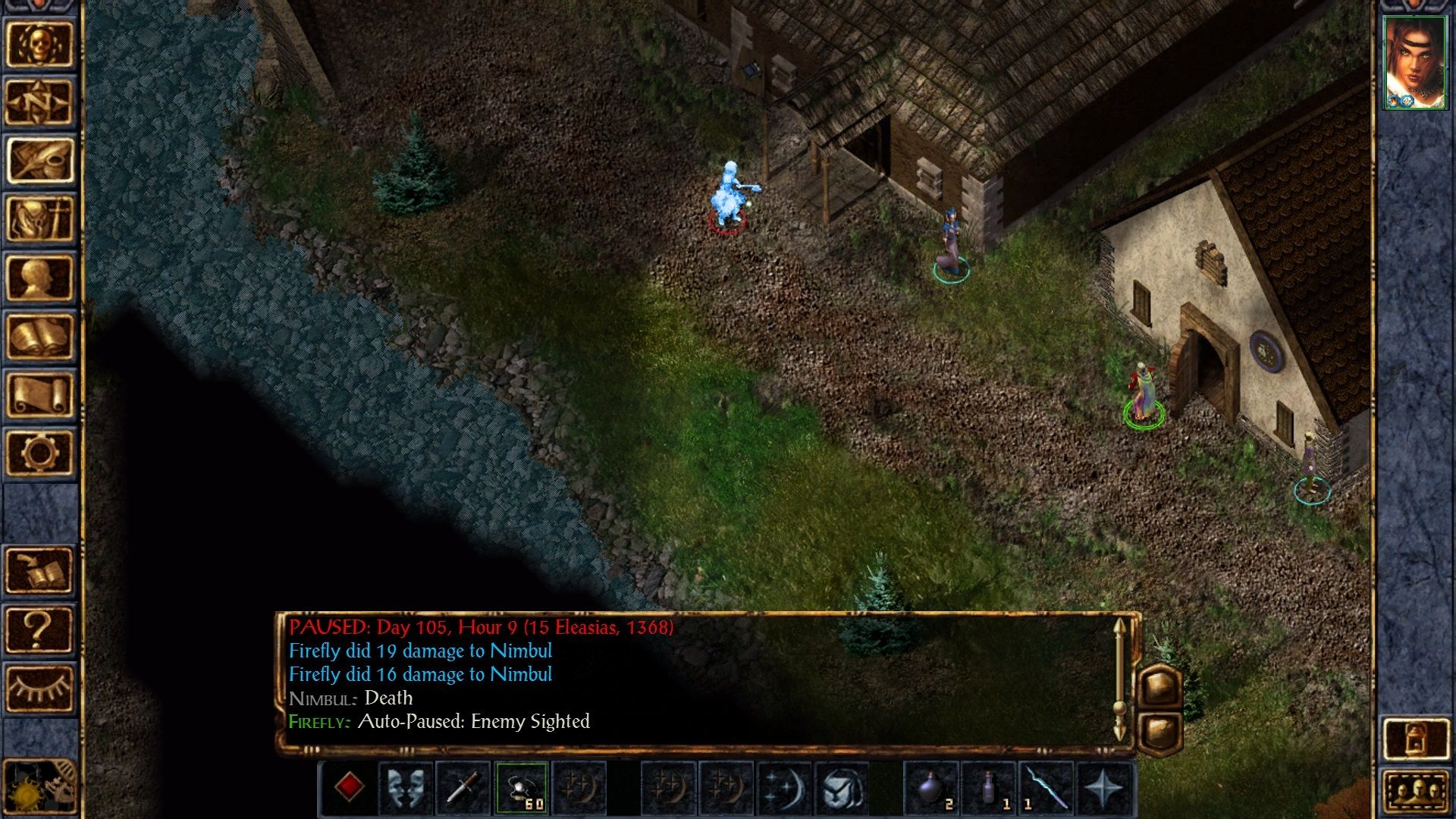The height and width of the screenshot is (819, 1456).
Task: Activate the twin masks ability
Action: [x=406, y=787]
